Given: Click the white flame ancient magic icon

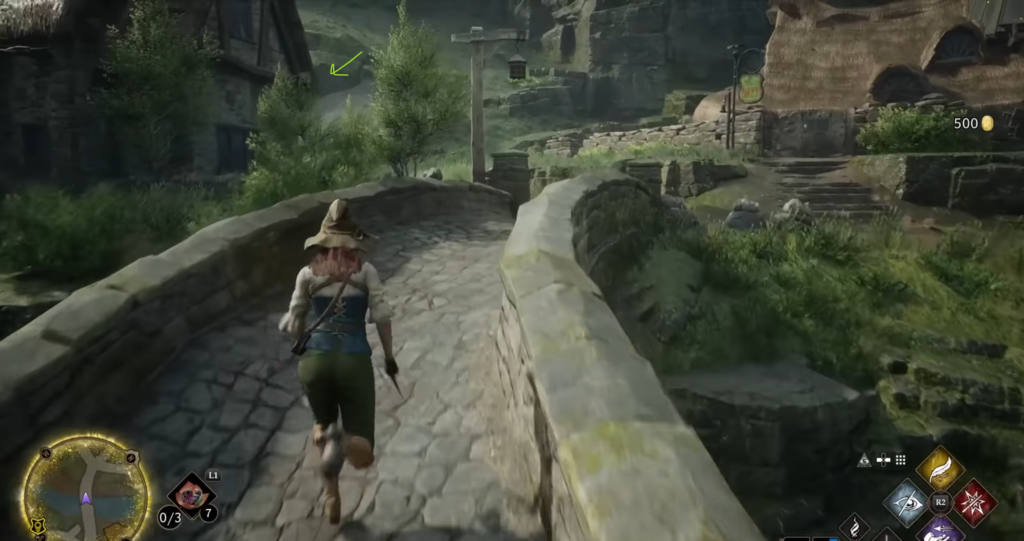Looking at the screenshot, I should [x=855, y=526].
